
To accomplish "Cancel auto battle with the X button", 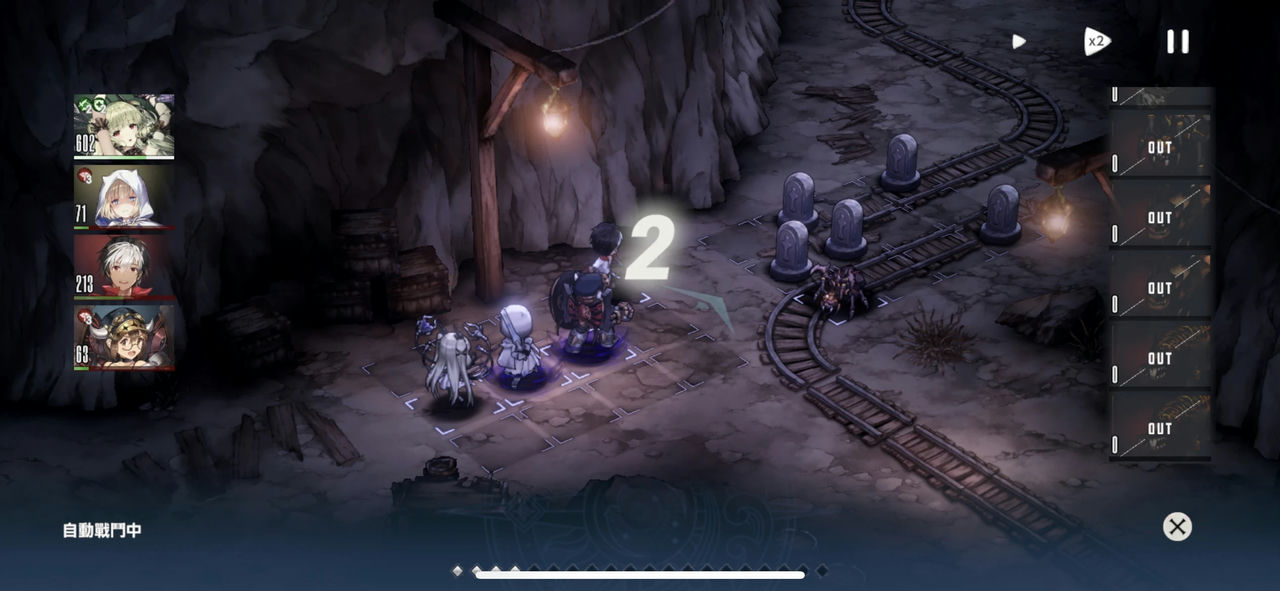I will point(1177,527).
